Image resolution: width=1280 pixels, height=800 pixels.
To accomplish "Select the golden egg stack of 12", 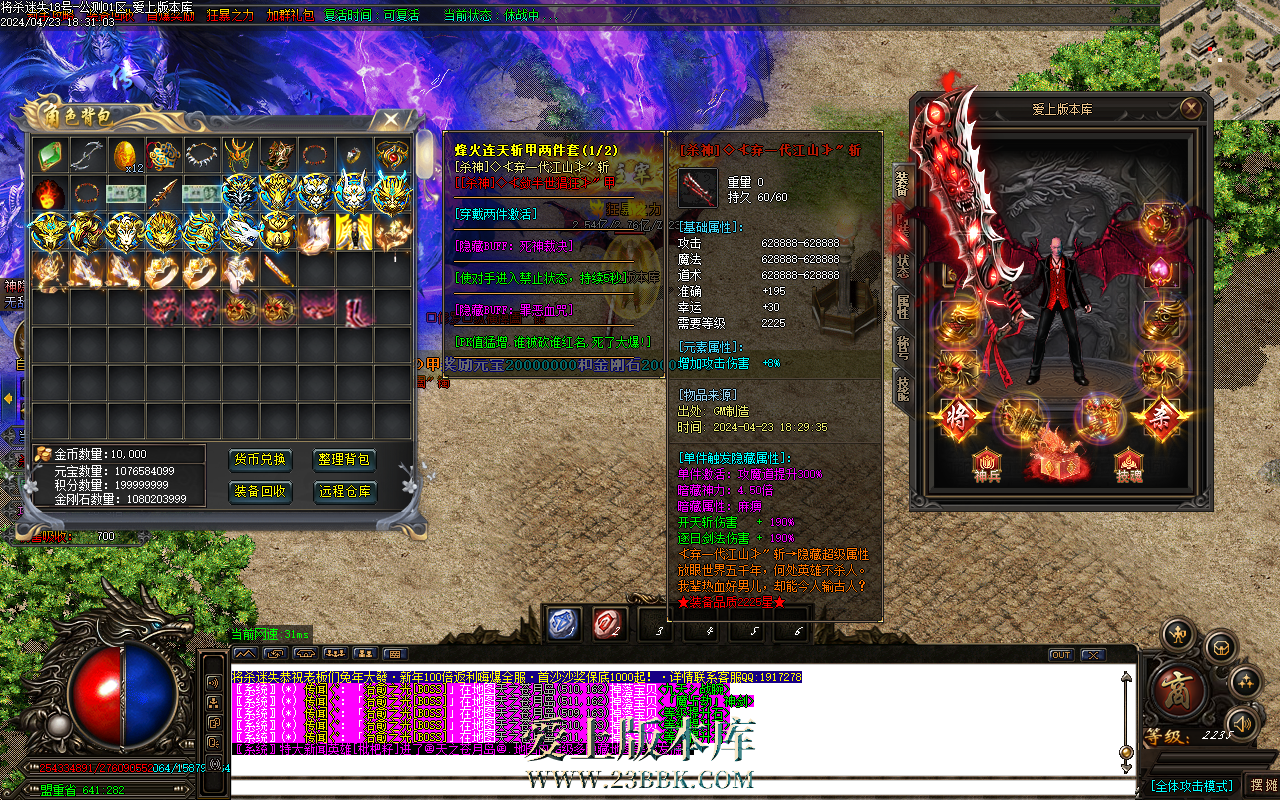I will pyautogui.click(x=126, y=156).
